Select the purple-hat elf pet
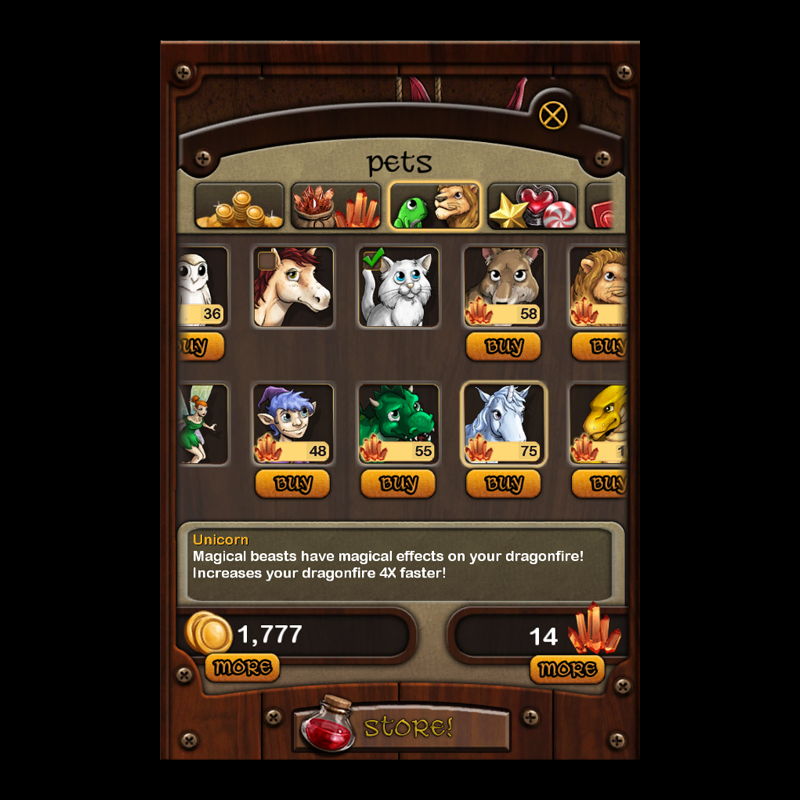 (x=292, y=424)
